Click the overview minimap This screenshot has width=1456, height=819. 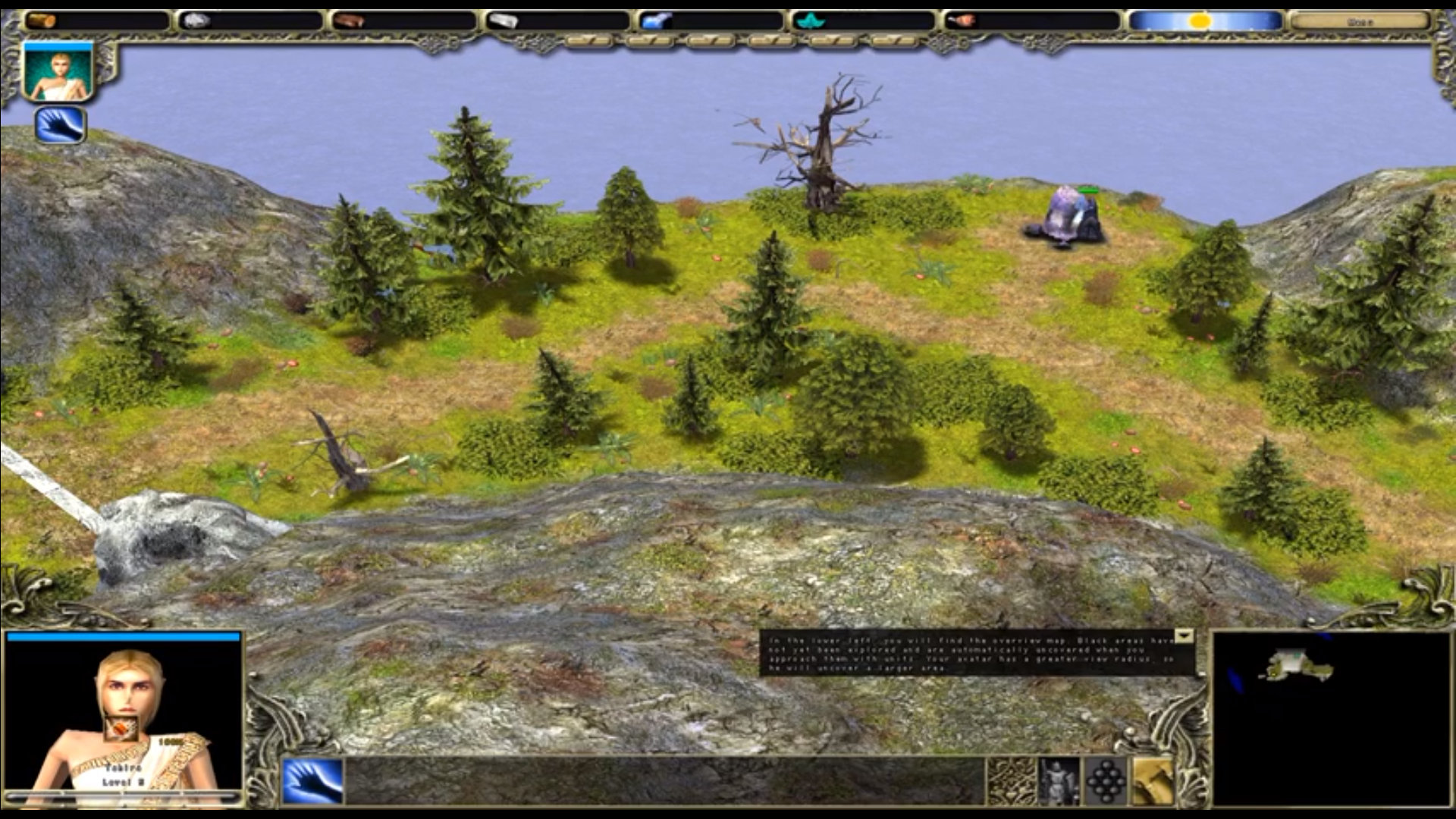(x=1331, y=718)
